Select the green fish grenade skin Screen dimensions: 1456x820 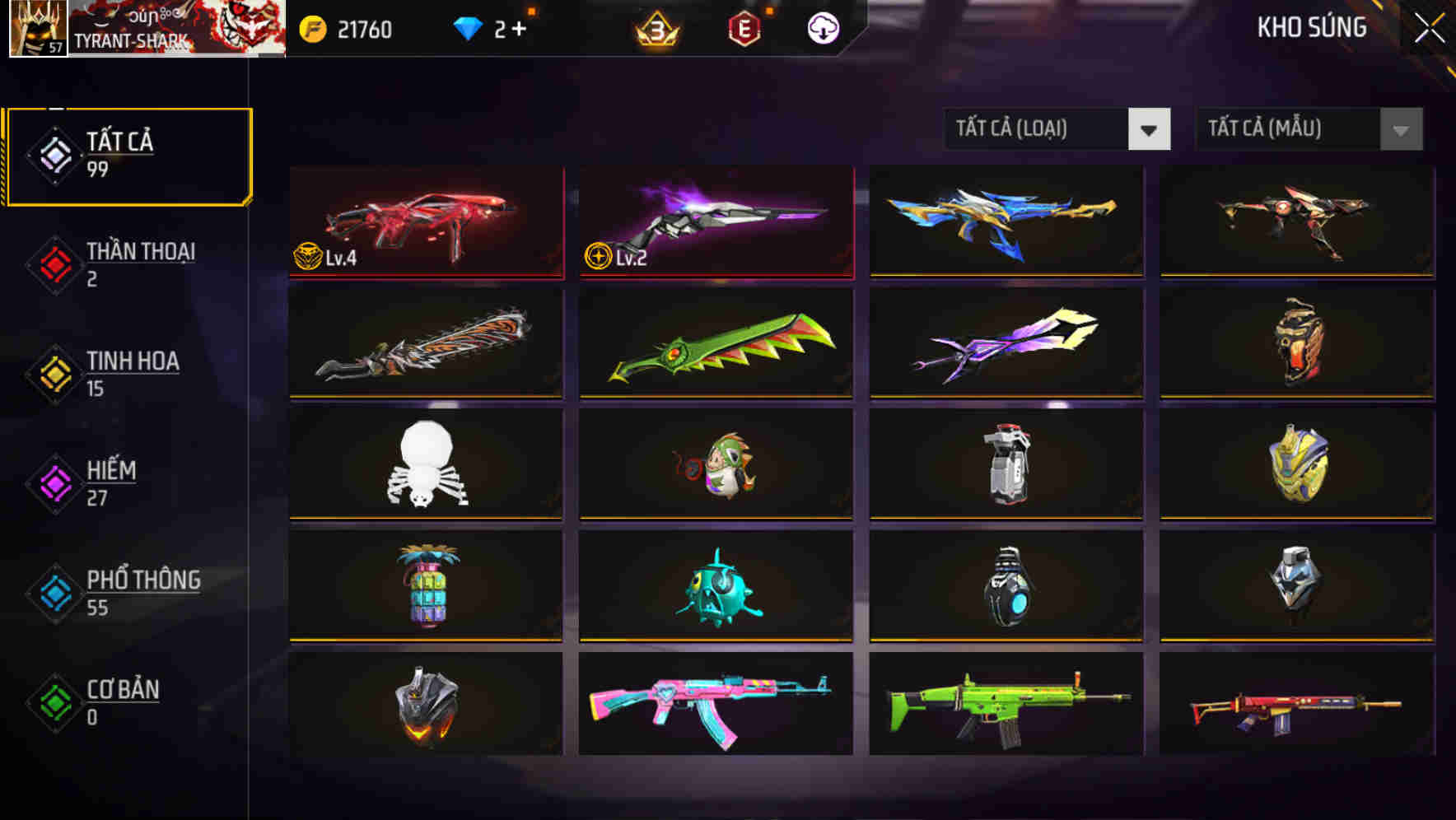(715, 586)
